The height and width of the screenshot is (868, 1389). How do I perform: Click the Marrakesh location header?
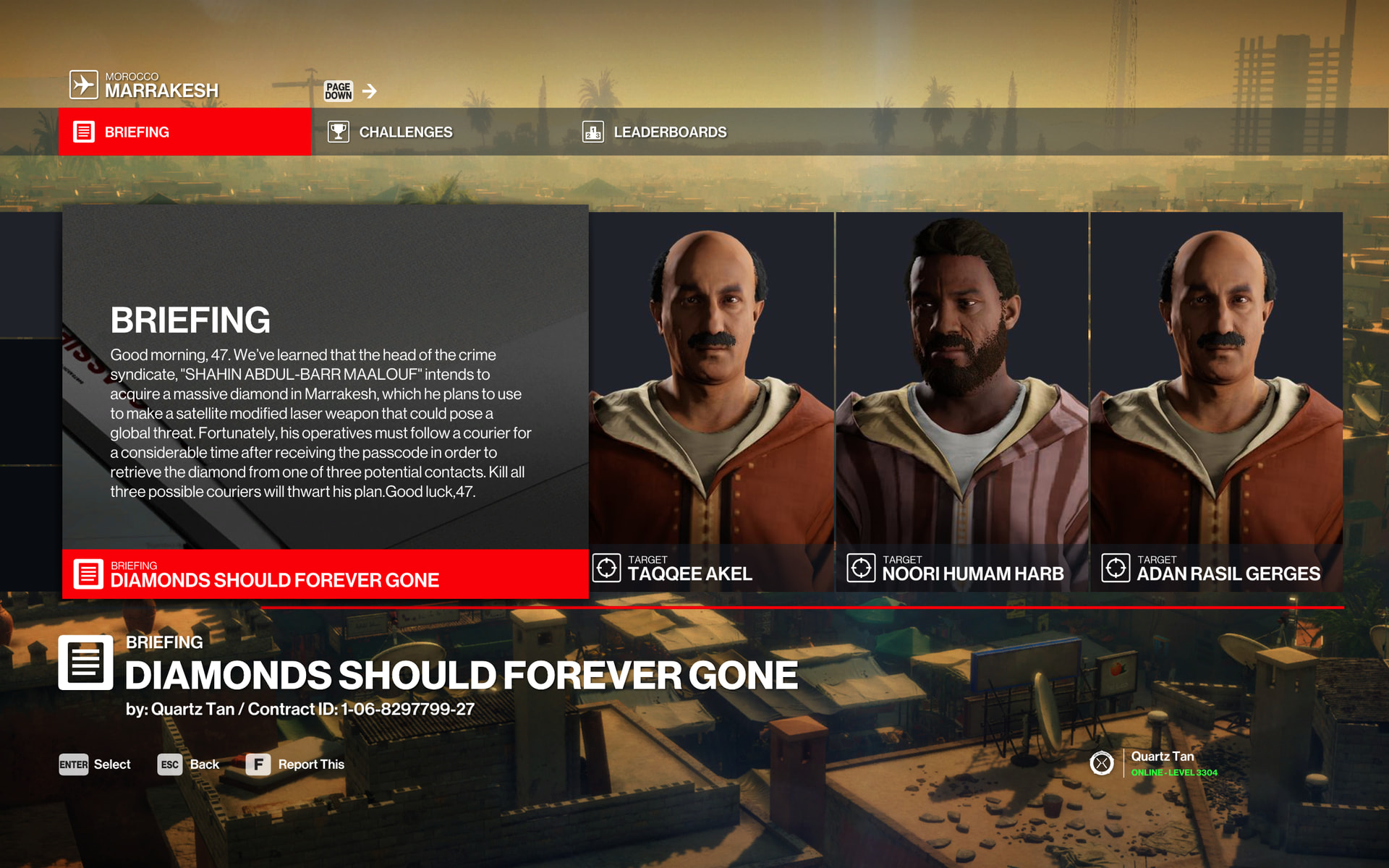point(145,85)
